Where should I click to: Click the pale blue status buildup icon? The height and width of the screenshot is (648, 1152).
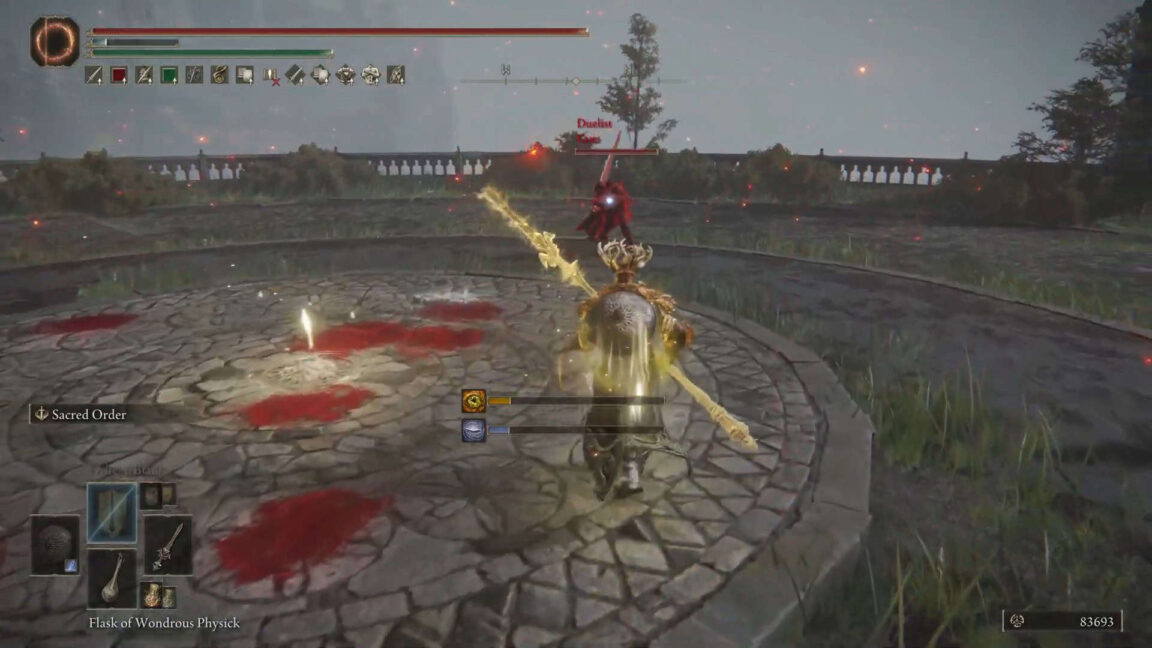(474, 430)
